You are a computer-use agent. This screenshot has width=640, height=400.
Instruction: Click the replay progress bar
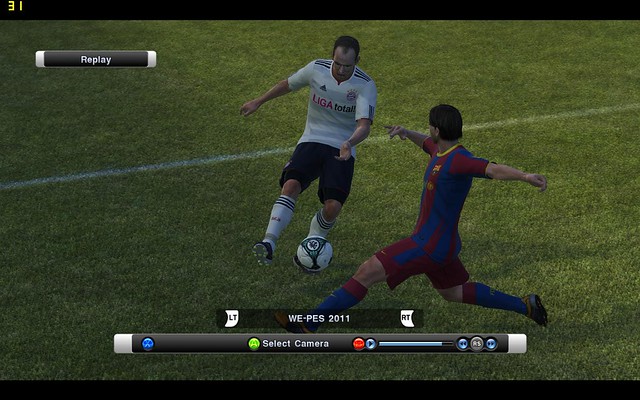(x=415, y=344)
